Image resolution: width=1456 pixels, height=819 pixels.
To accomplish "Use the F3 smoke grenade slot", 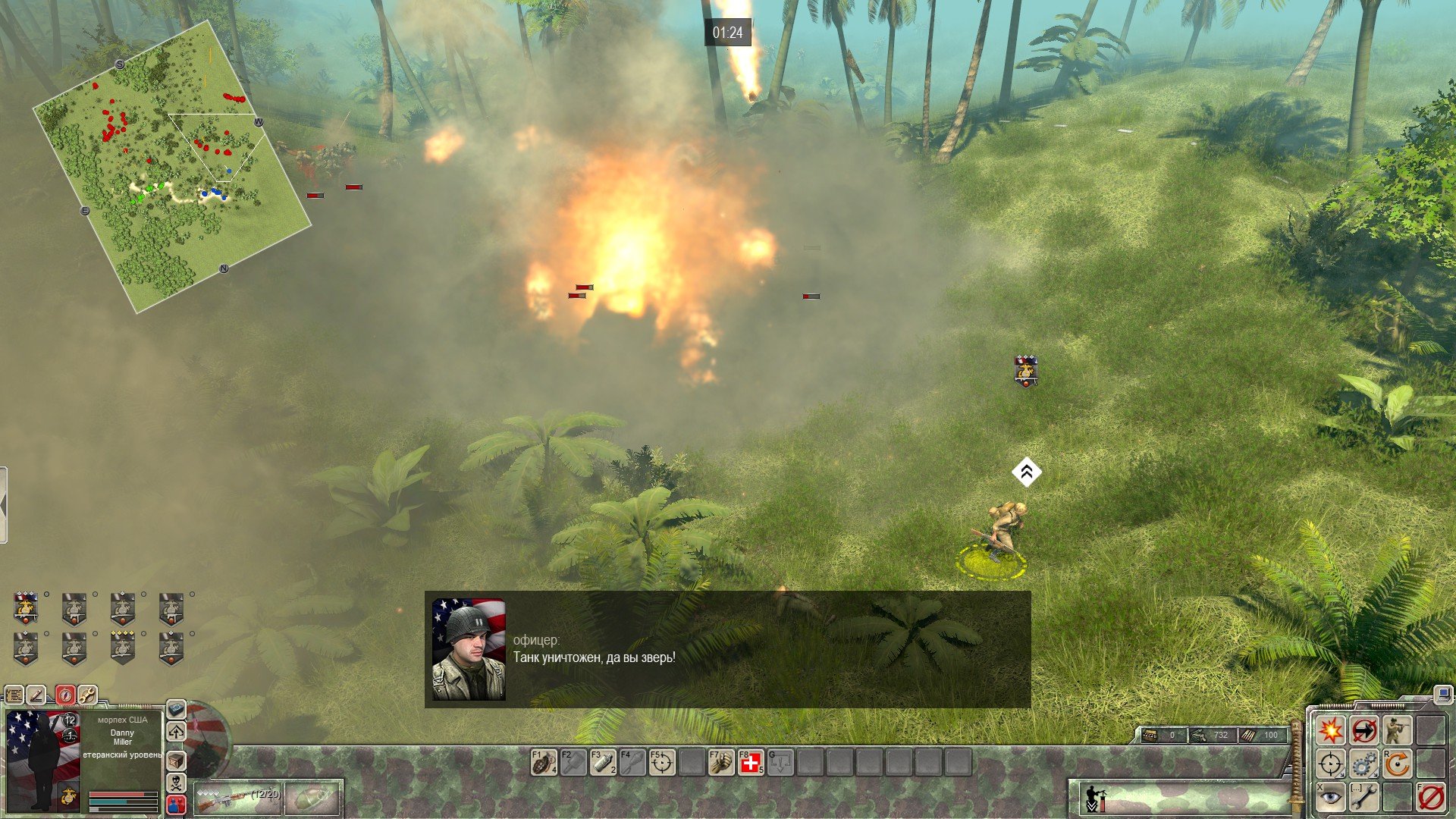I will [603, 762].
